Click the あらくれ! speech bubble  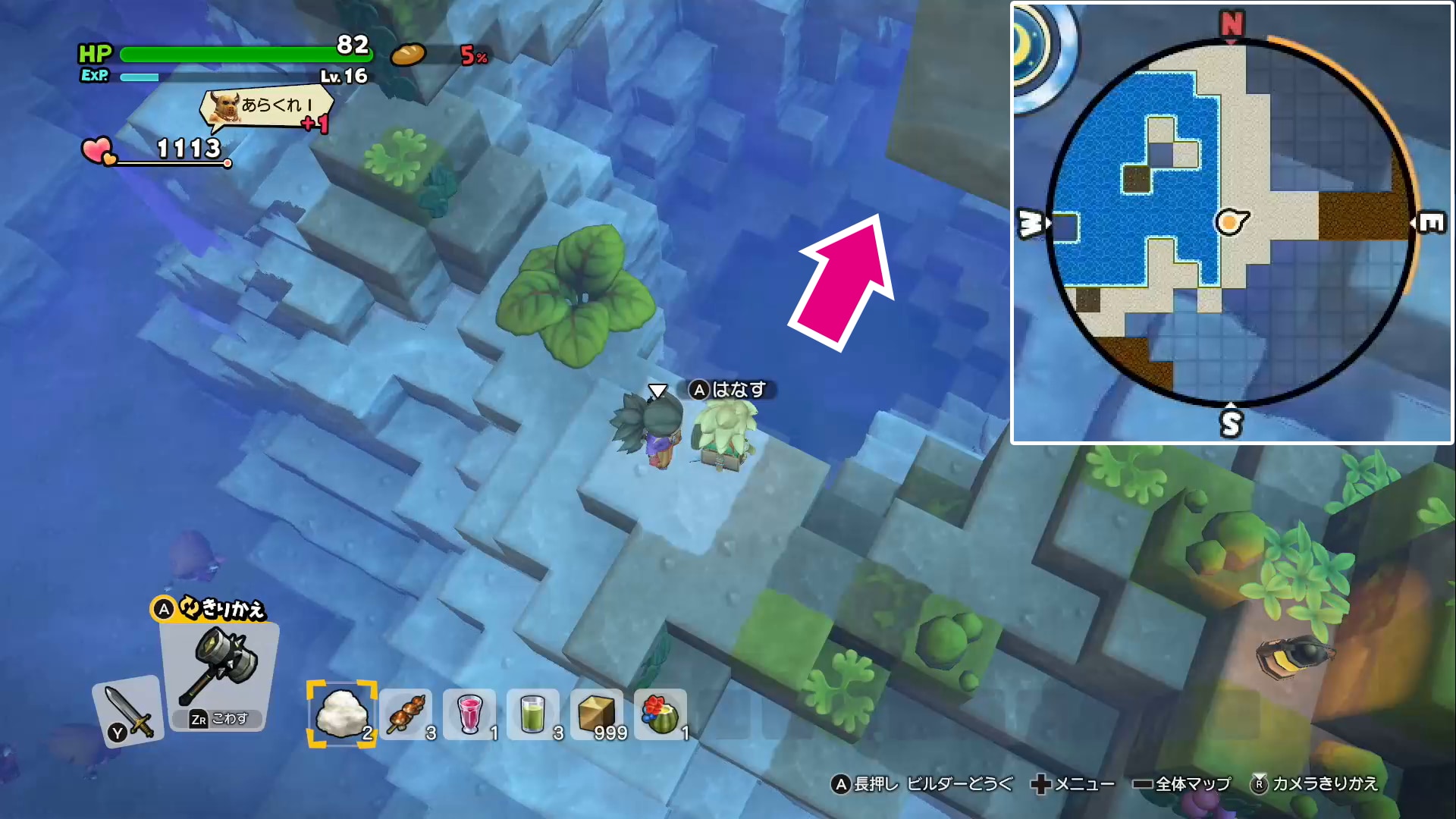pyautogui.click(x=265, y=108)
